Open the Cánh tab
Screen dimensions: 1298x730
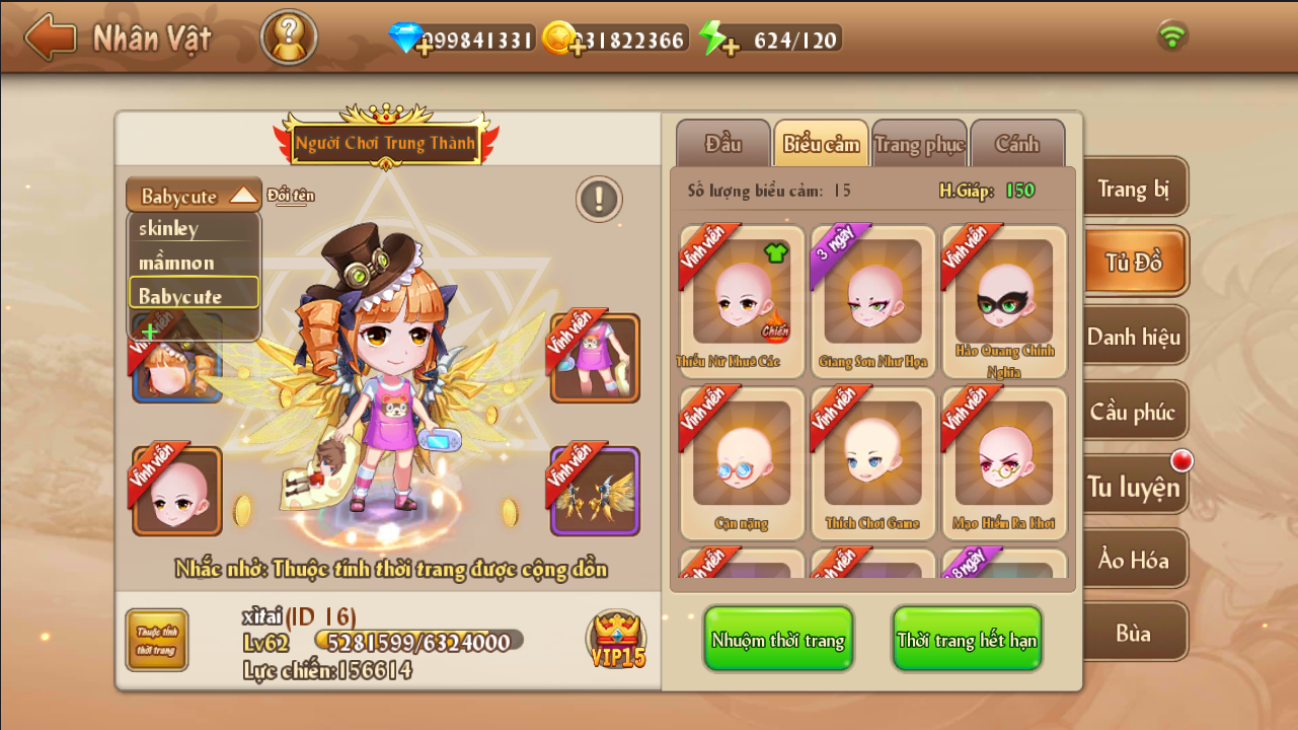click(x=1016, y=144)
